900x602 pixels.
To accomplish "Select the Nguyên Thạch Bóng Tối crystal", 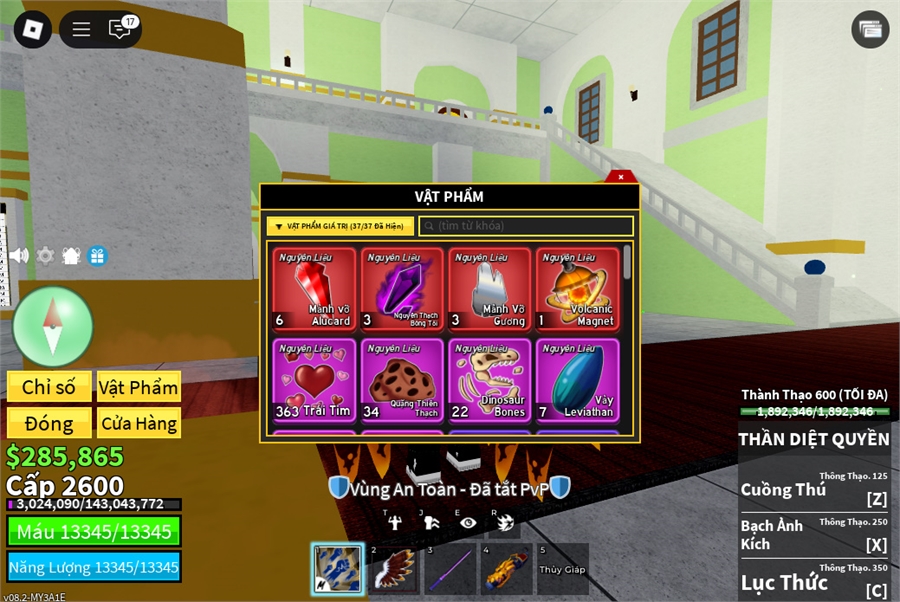I will click(402, 289).
